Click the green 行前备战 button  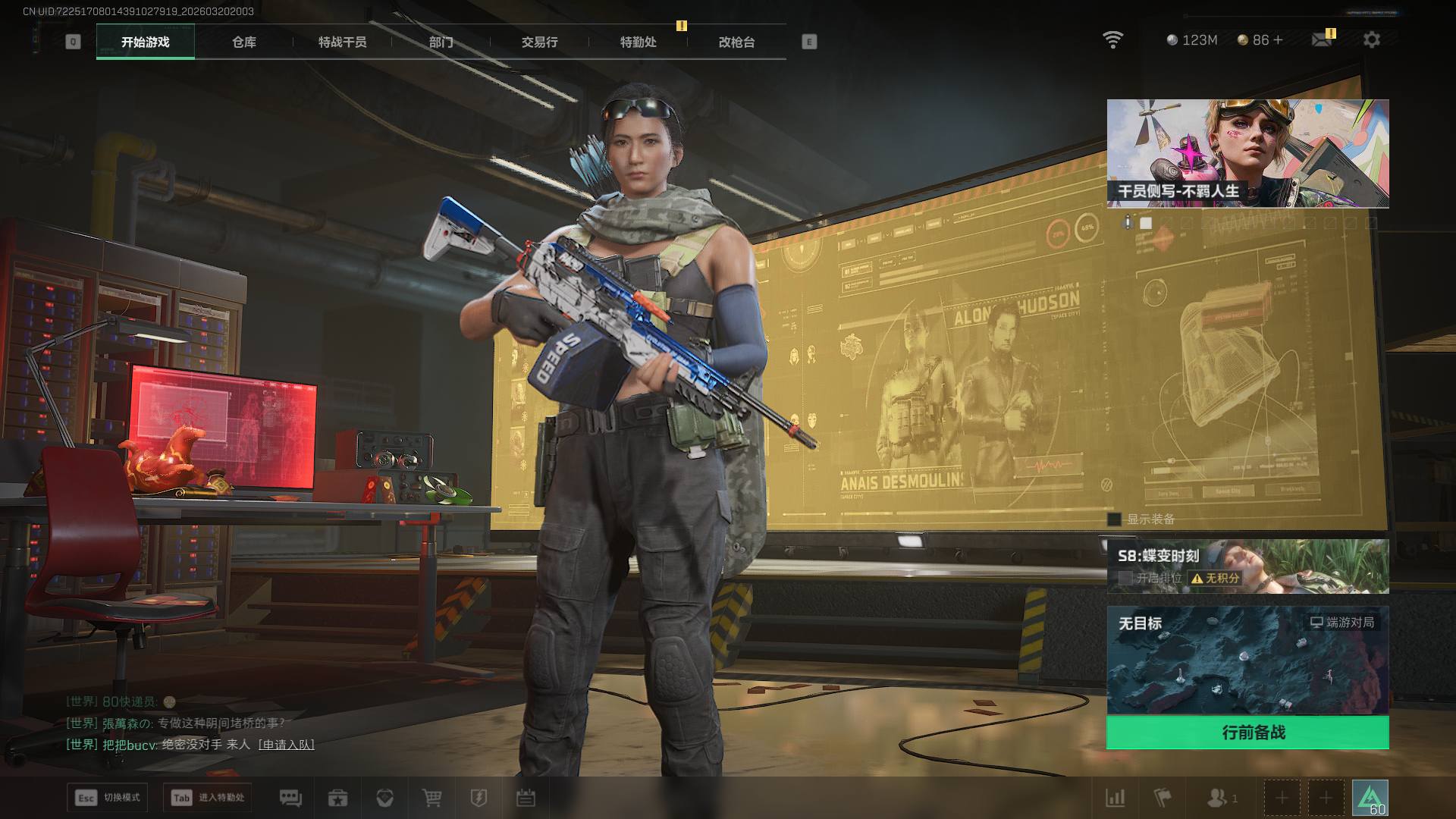coord(1247,733)
